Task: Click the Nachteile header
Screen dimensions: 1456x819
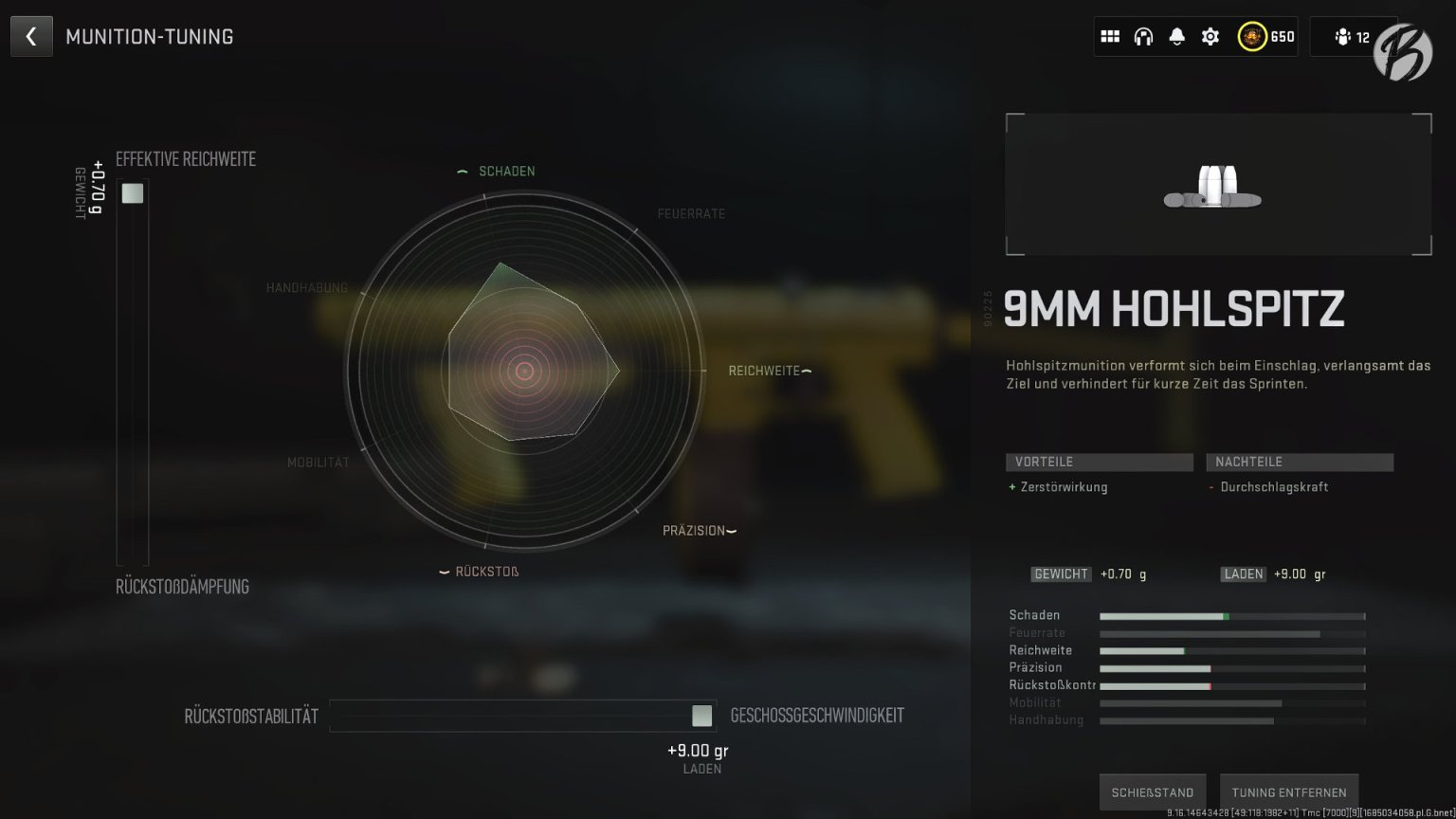Action: point(1299,462)
